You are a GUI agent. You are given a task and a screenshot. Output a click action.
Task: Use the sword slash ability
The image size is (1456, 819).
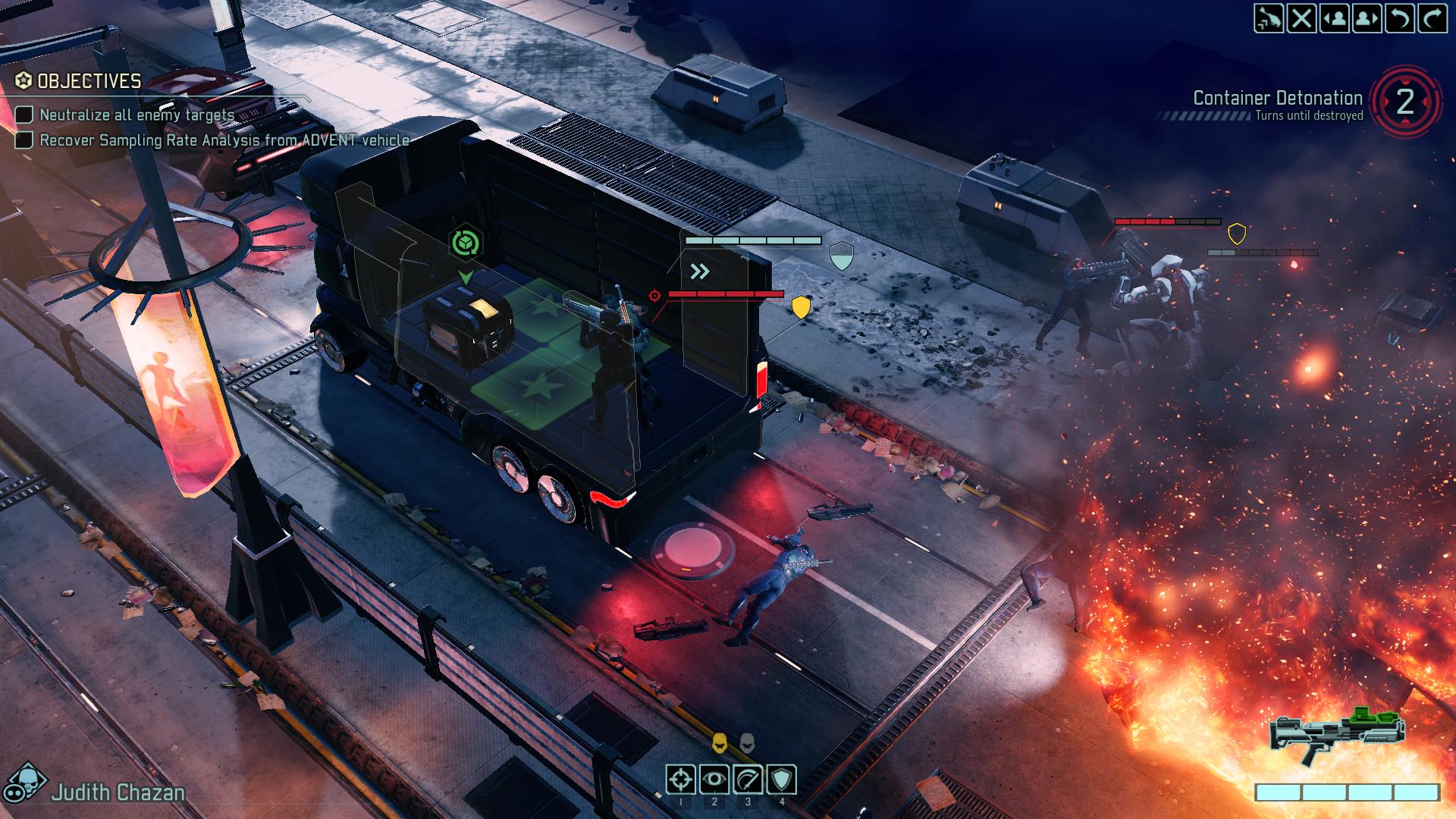(748, 779)
